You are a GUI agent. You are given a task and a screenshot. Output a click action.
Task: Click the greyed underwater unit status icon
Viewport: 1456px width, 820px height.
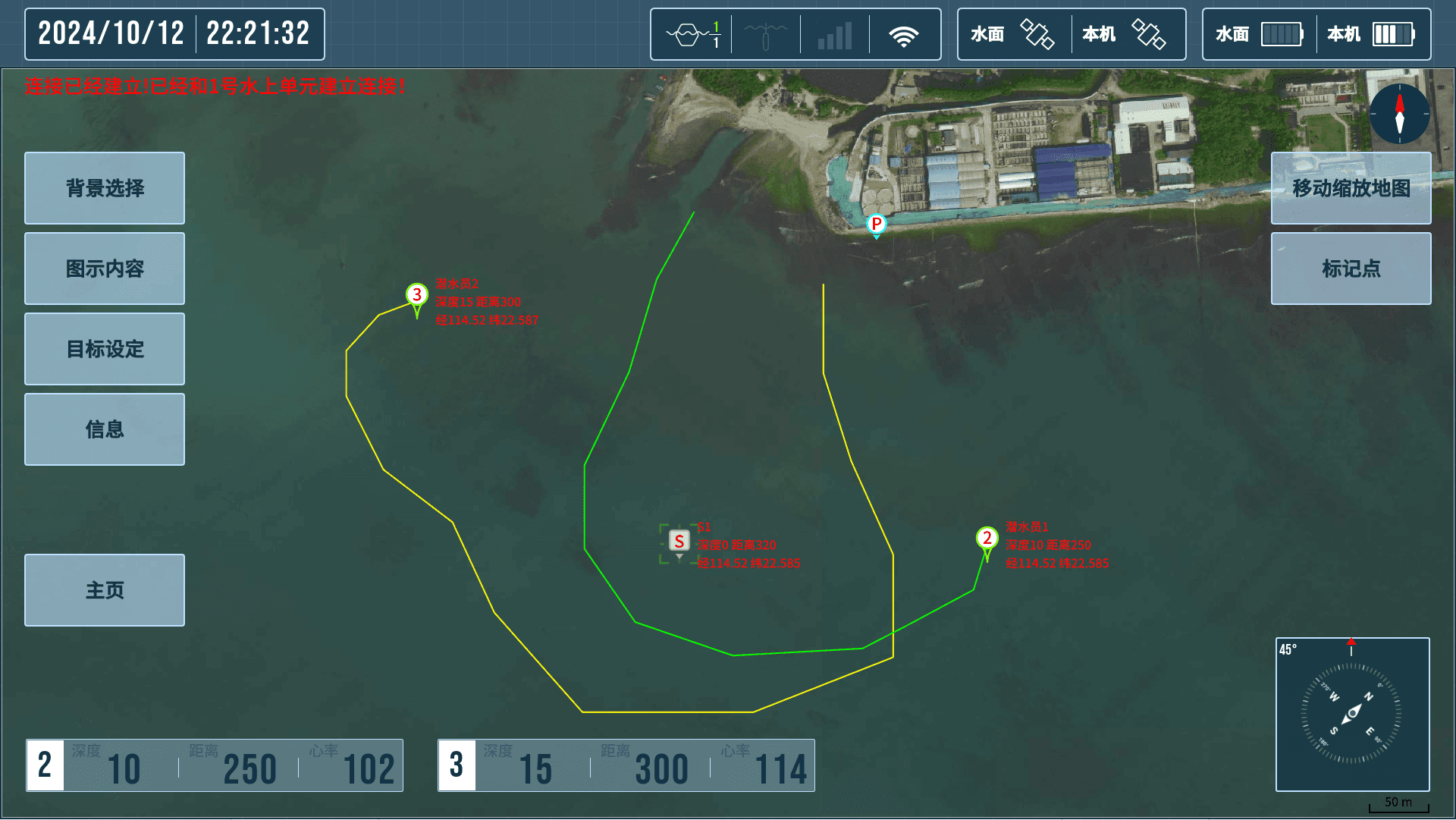point(765,33)
